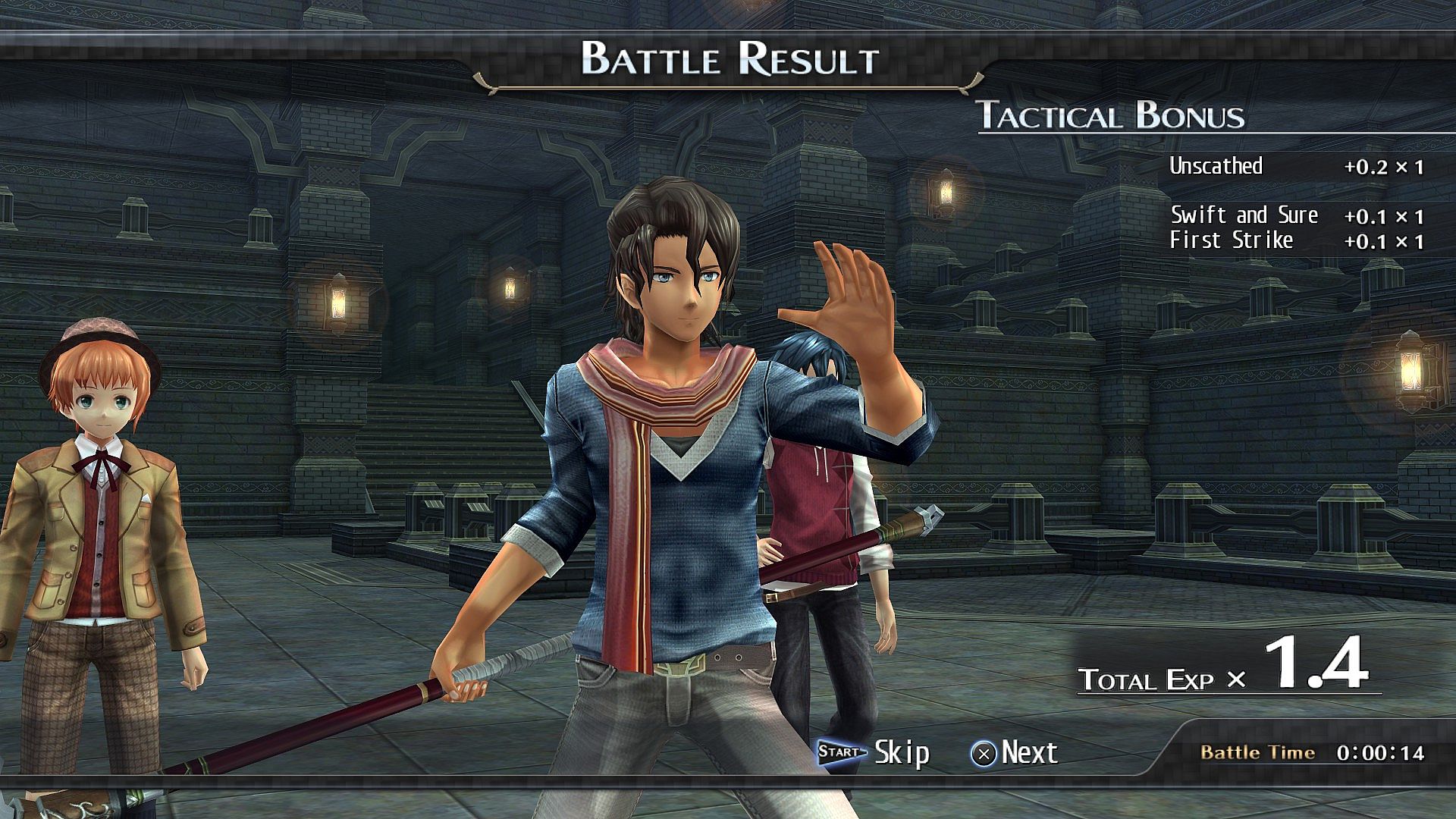Skip the battle result screen
Screen dimensions: 1456x819
[x=874, y=752]
